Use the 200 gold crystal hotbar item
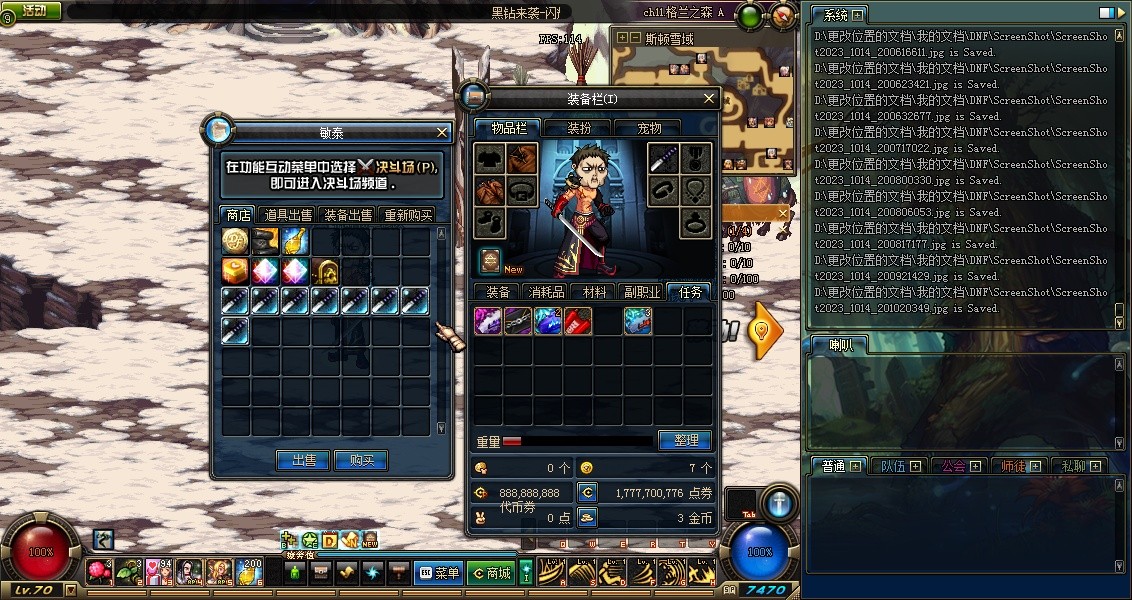The width and height of the screenshot is (1132, 600). (248, 572)
